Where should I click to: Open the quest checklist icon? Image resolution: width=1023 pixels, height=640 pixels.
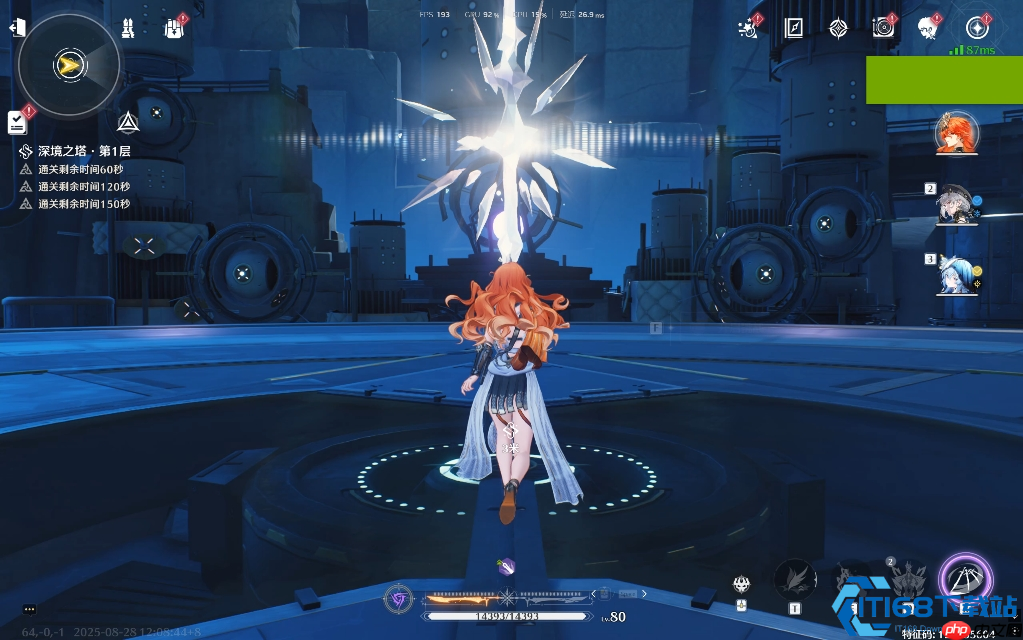[x=17, y=122]
